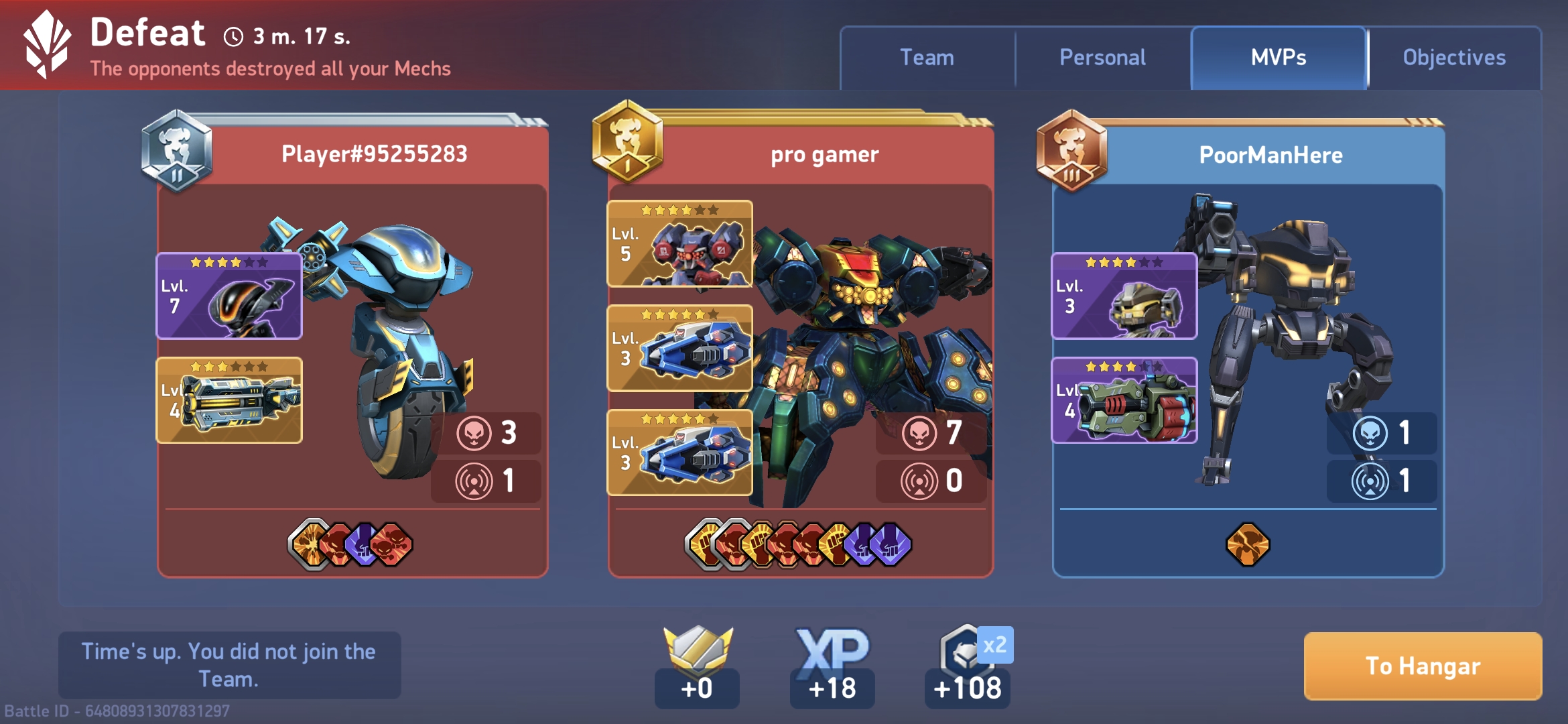Click the gold rank I badge
The image size is (1568, 724).
click(x=627, y=142)
